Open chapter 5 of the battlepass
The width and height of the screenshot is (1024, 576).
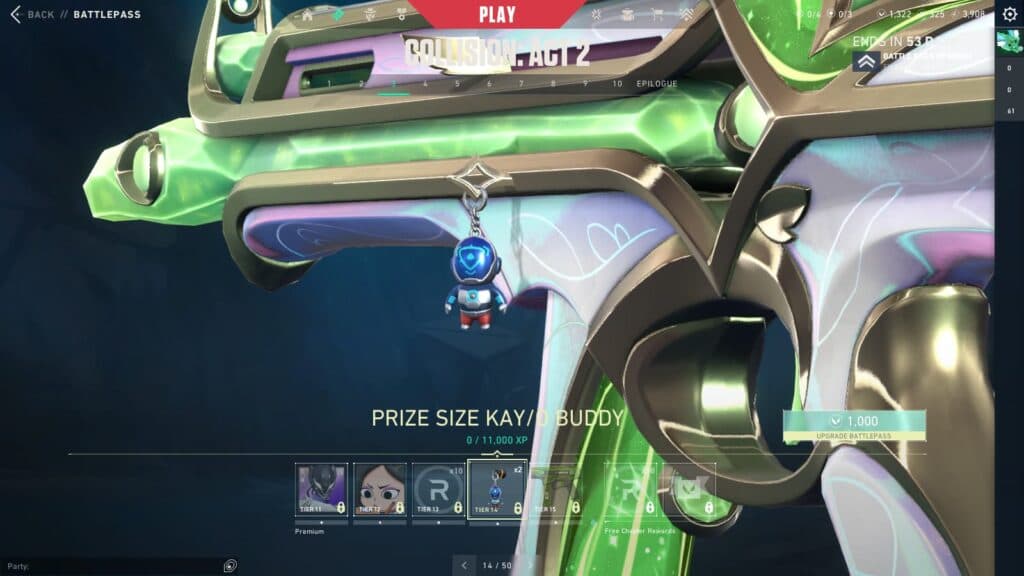[x=458, y=84]
